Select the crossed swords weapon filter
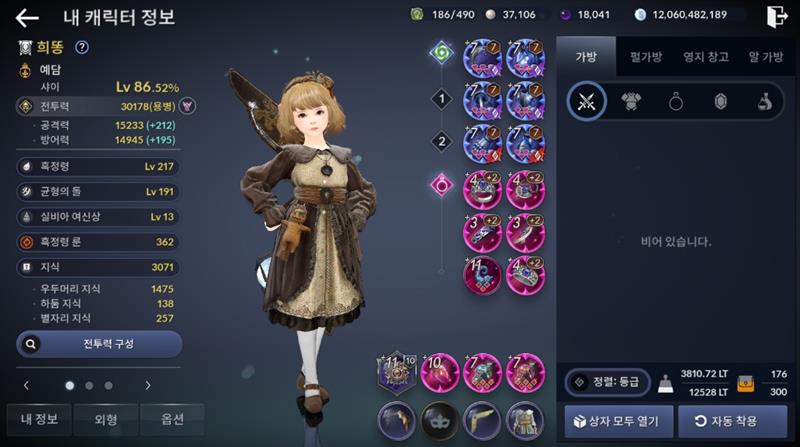The height and width of the screenshot is (447, 800). (586, 101)
